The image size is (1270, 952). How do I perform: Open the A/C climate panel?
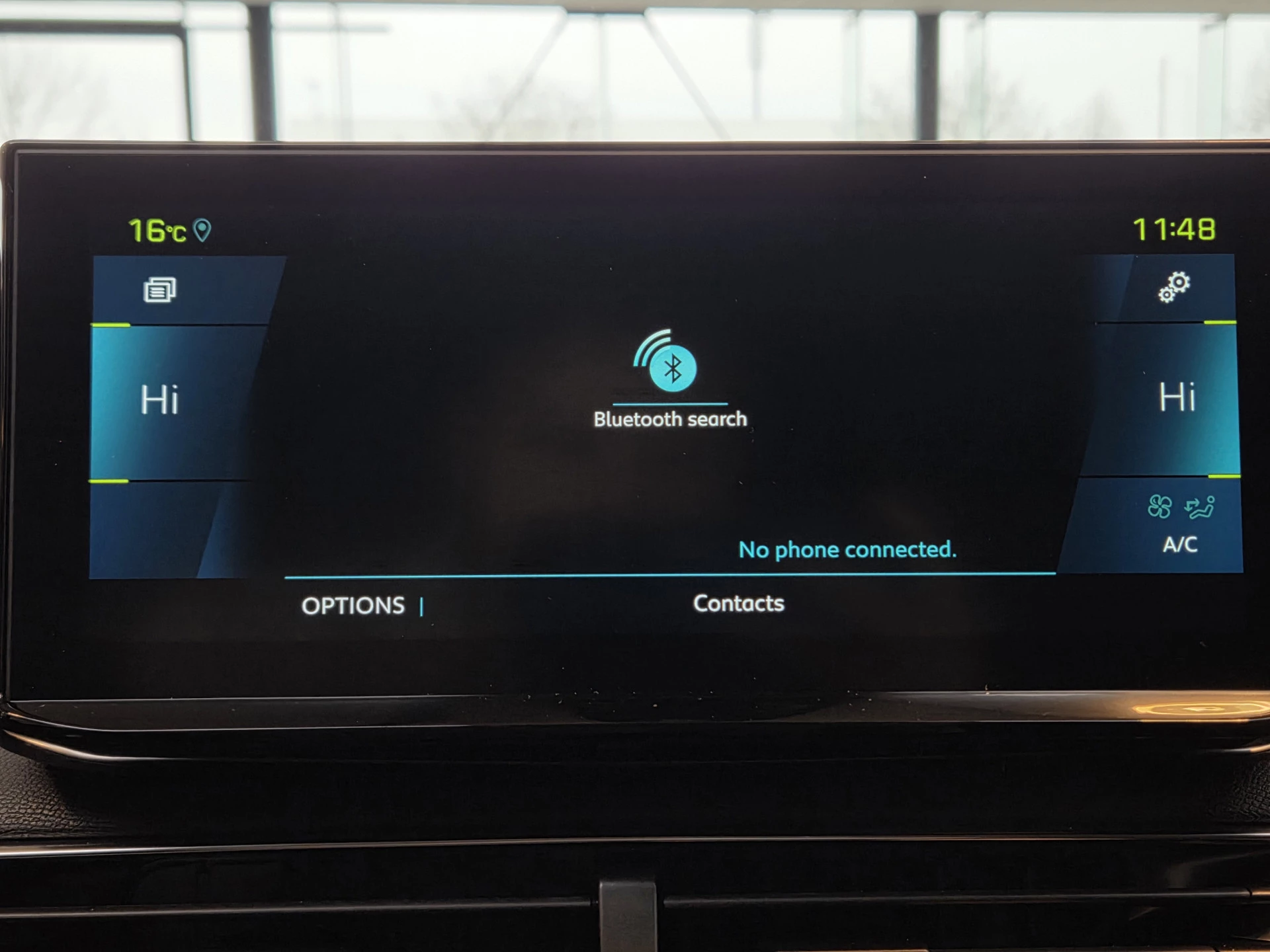(1180, 524)
